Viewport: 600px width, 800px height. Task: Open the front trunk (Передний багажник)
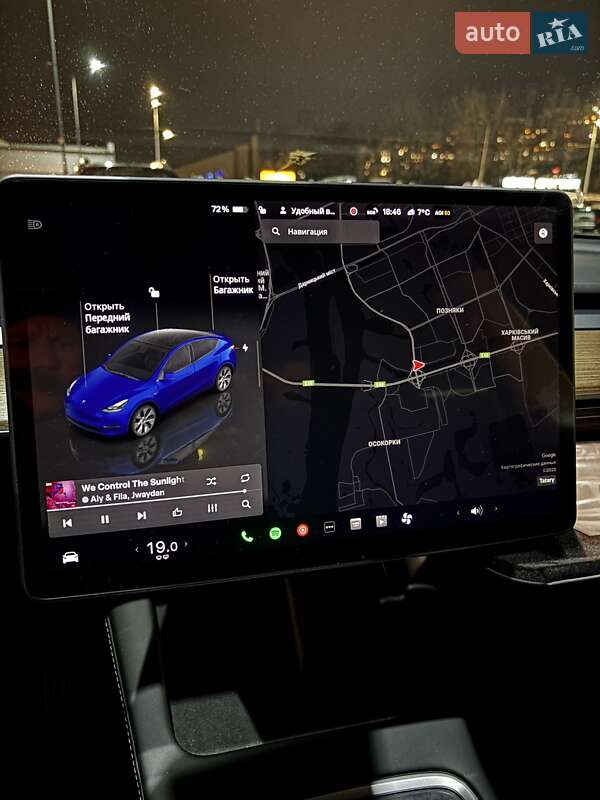click(106, 318)
